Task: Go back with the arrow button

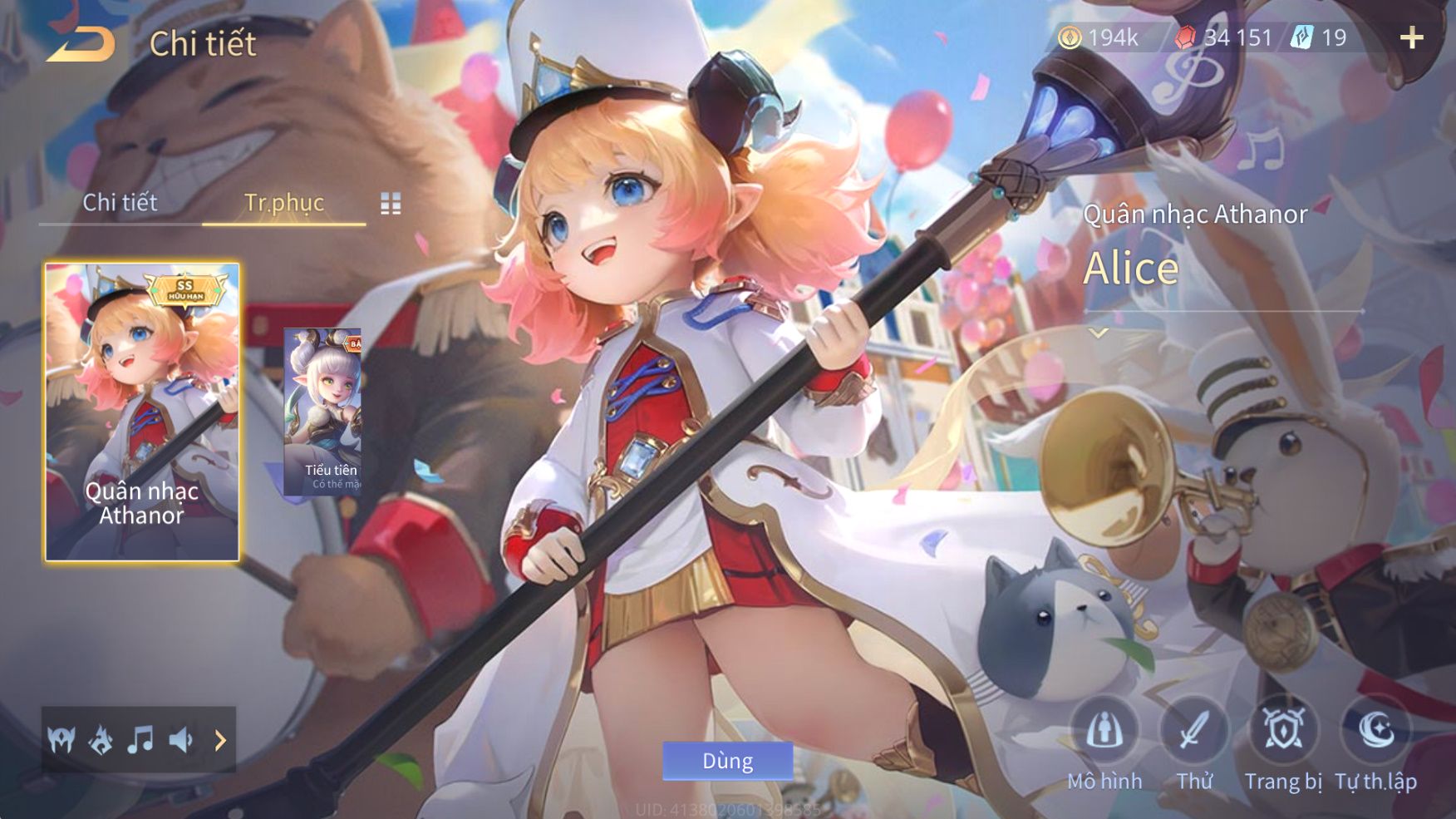Action: (81, 43)
